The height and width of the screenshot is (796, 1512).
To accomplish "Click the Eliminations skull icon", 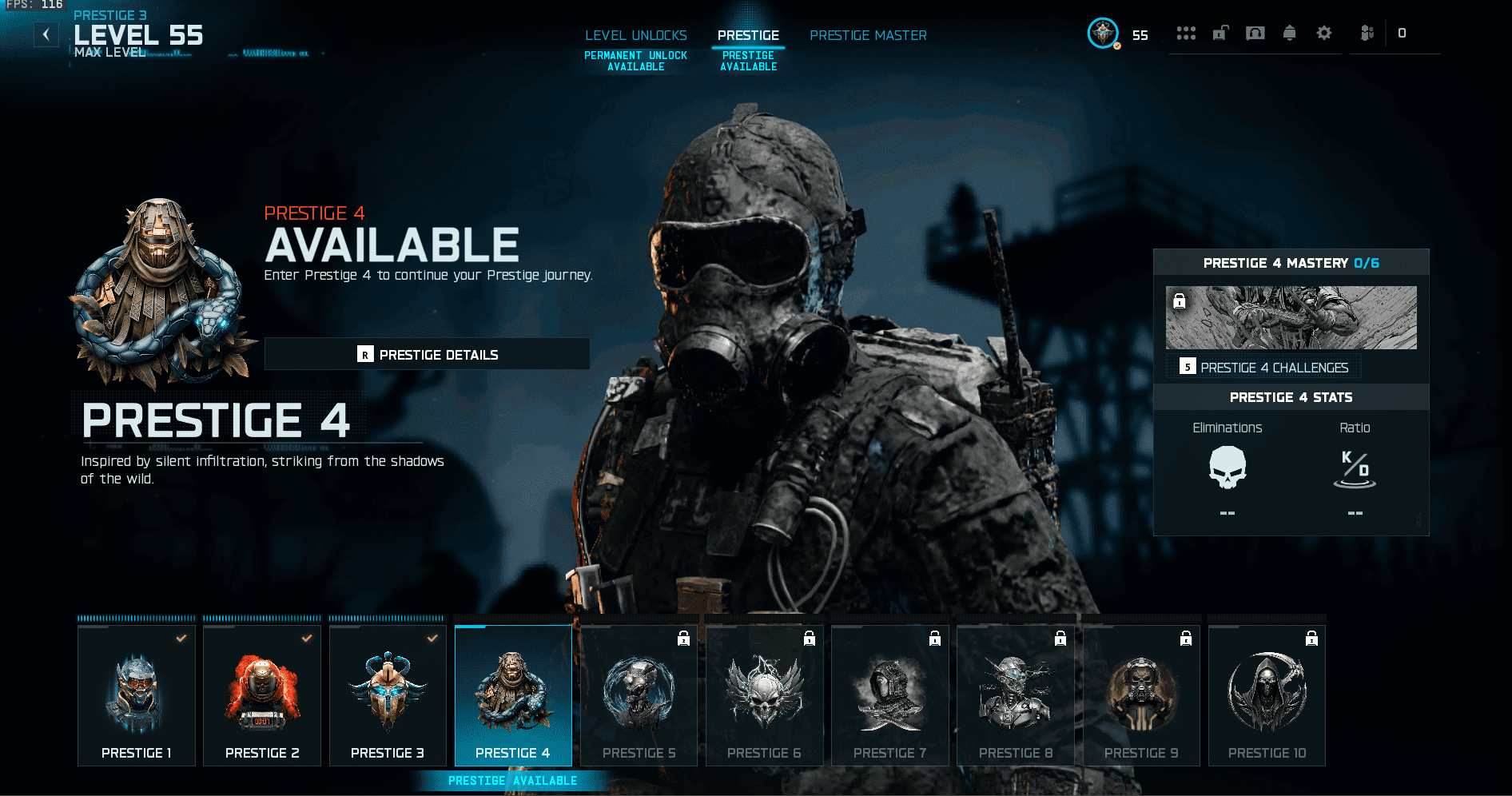I will pos(1228,471).
